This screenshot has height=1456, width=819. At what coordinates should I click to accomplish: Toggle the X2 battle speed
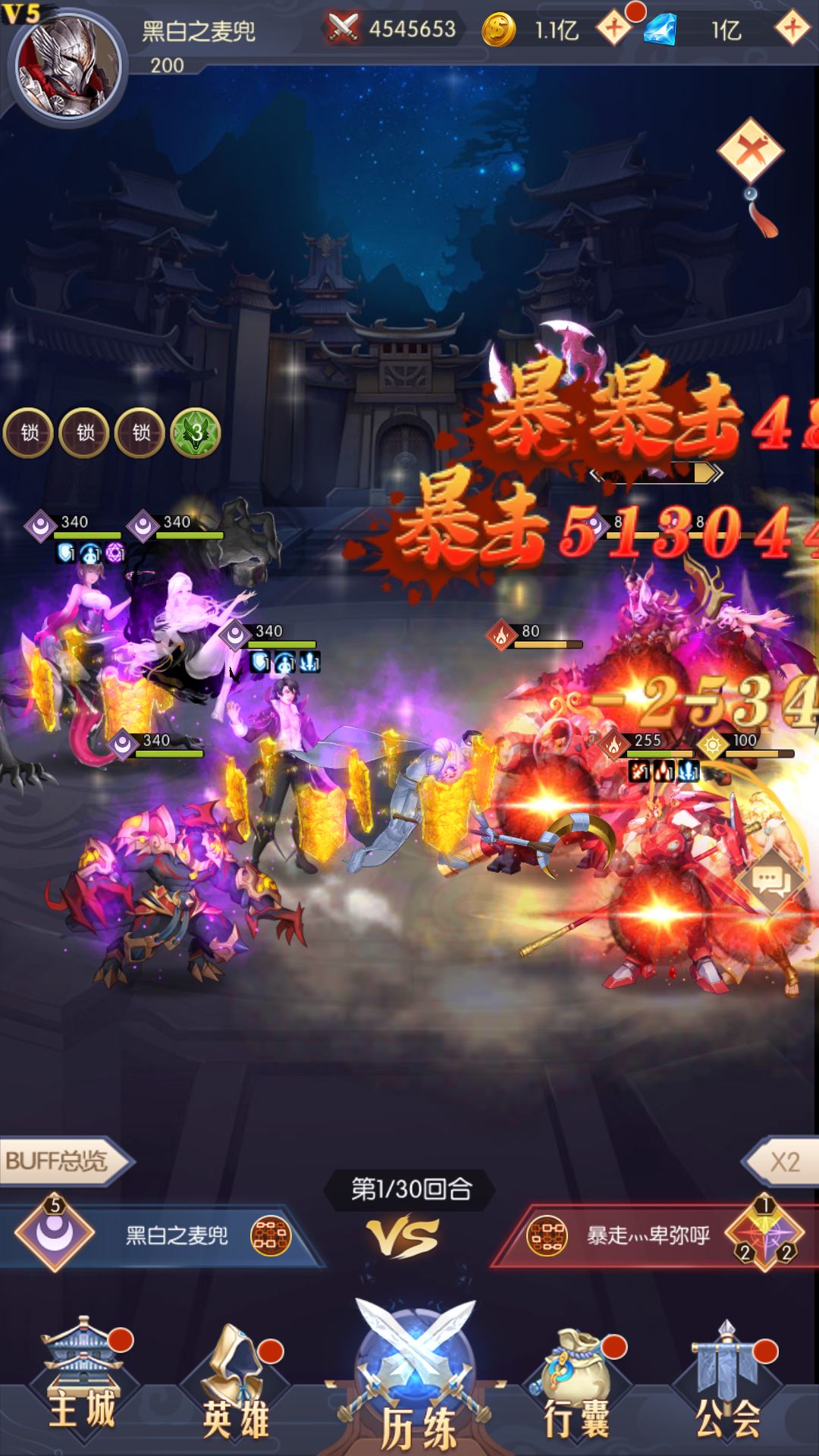pyautogui.click(x=784, y=1162)
